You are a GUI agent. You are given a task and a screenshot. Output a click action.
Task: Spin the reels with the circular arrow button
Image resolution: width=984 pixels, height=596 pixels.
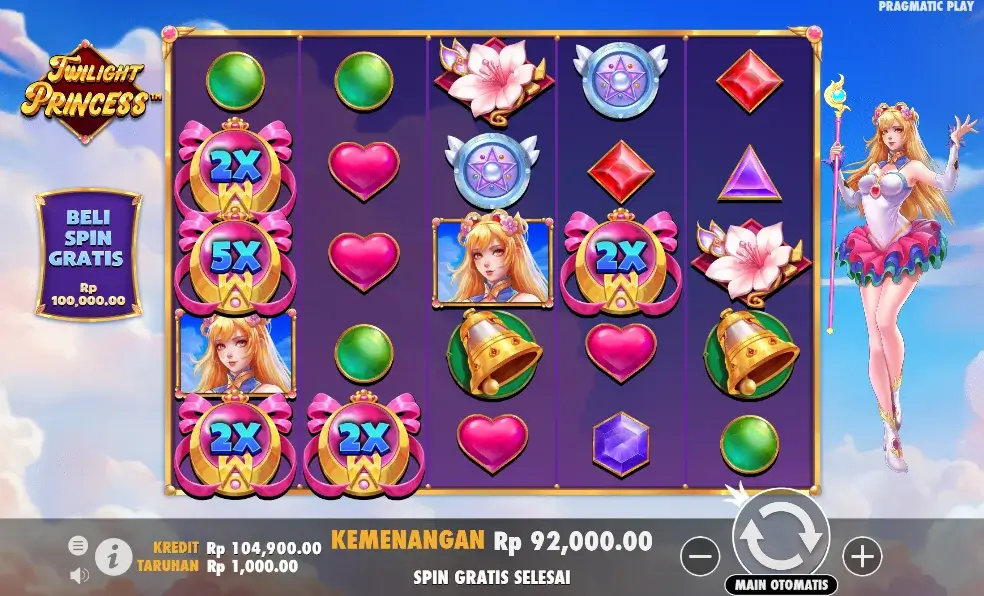pyautogui.click(x=781, y=536)
